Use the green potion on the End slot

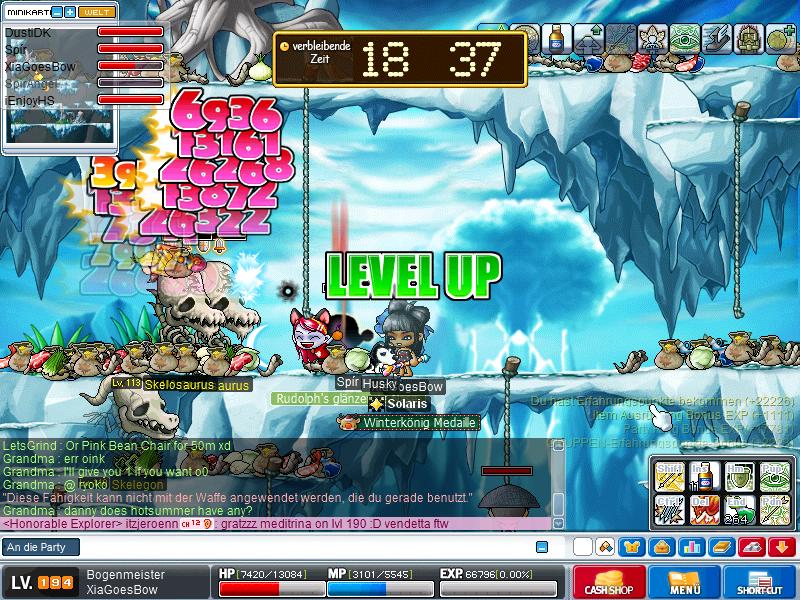coord(739,508)
